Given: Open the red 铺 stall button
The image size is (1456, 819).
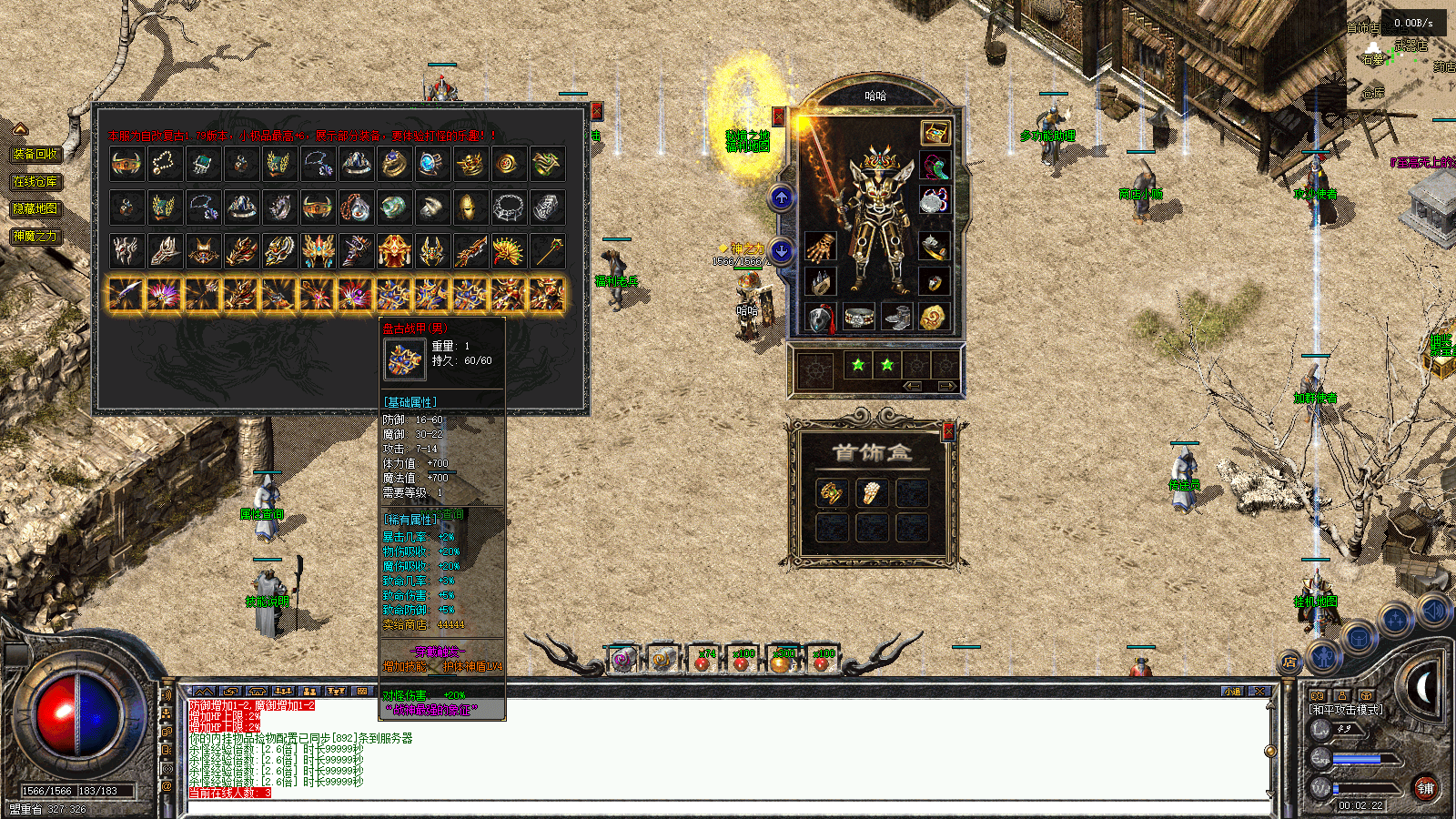Looking at the screenshot, I should (x=1425, y=788).
